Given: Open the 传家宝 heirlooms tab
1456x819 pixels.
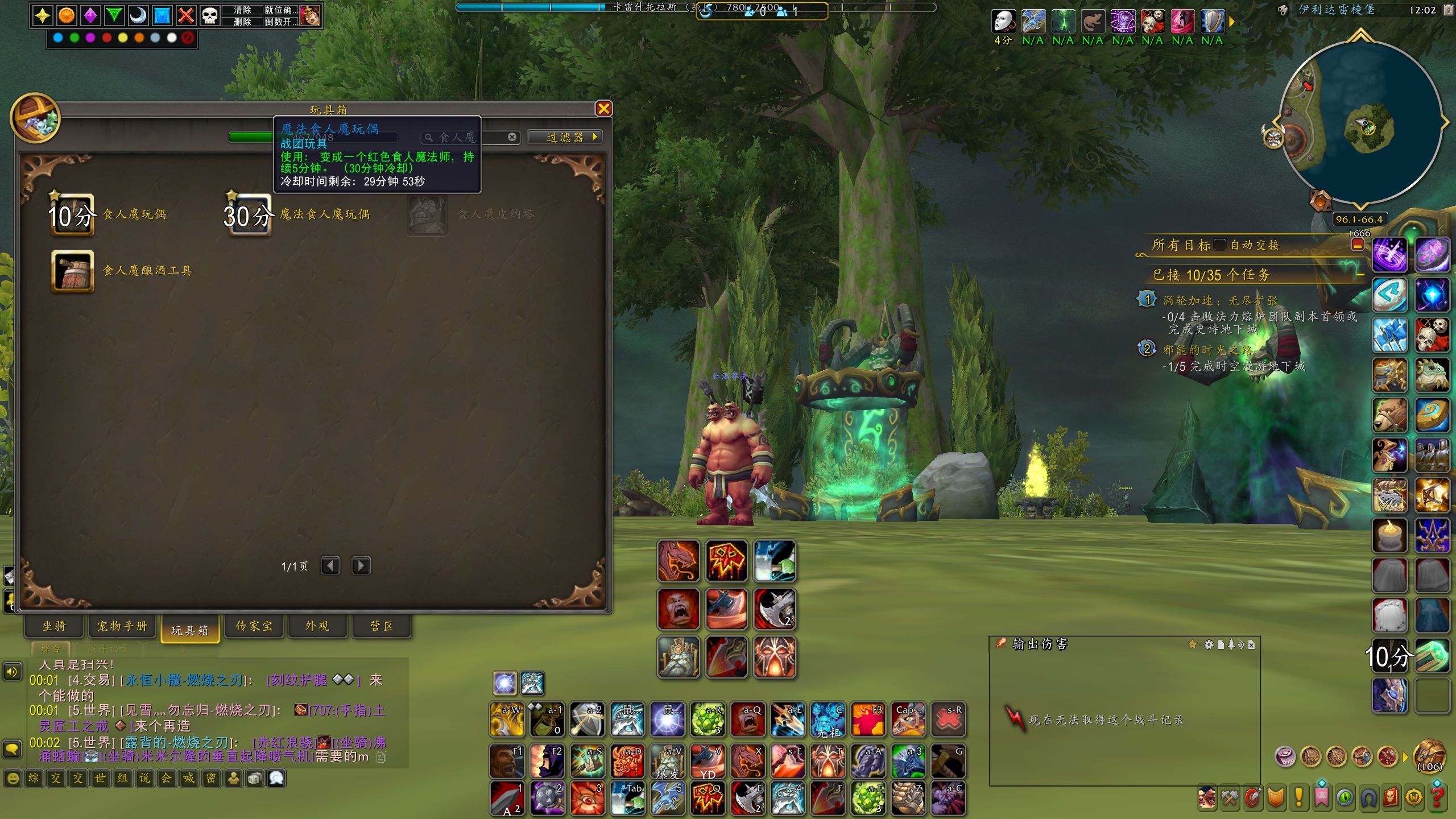Looking at the screenshot, I should tap(254, 626).
